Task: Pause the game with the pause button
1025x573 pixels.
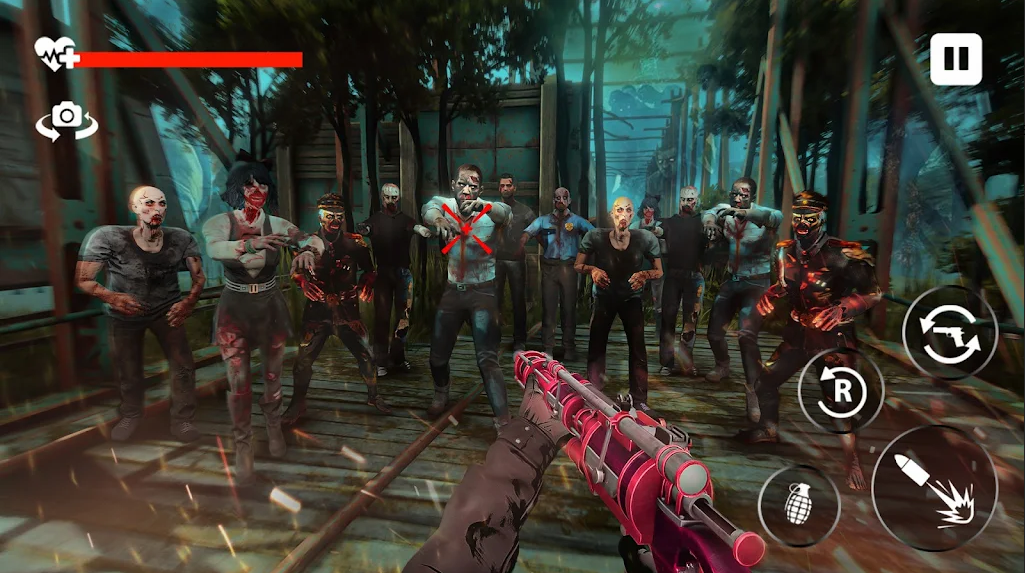Action: coord(955,59)
